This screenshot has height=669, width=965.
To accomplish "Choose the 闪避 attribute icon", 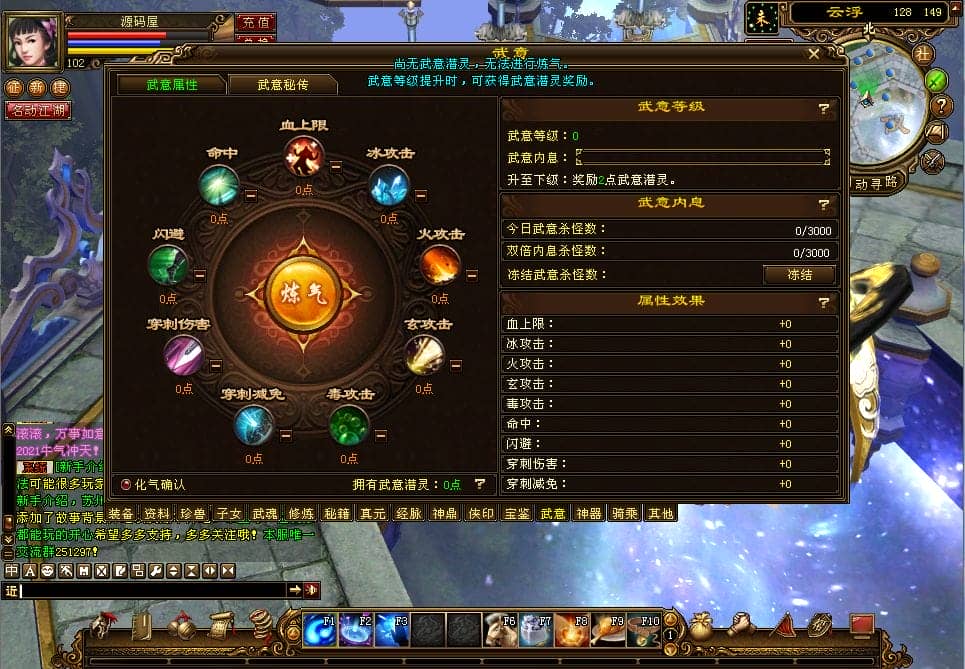I will (167, 265).
